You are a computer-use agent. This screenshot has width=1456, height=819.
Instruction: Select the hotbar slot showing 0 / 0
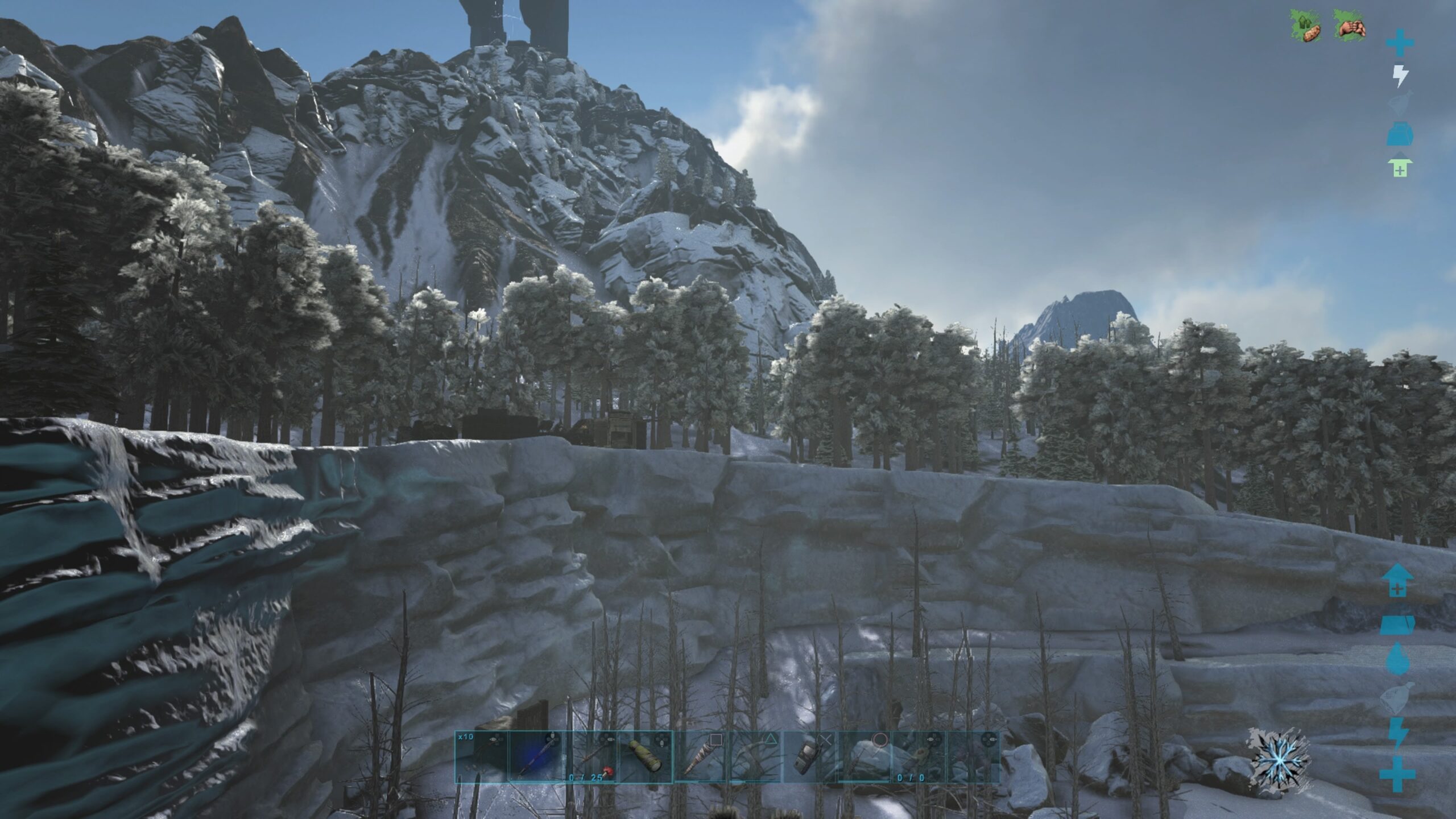[918, 757]
